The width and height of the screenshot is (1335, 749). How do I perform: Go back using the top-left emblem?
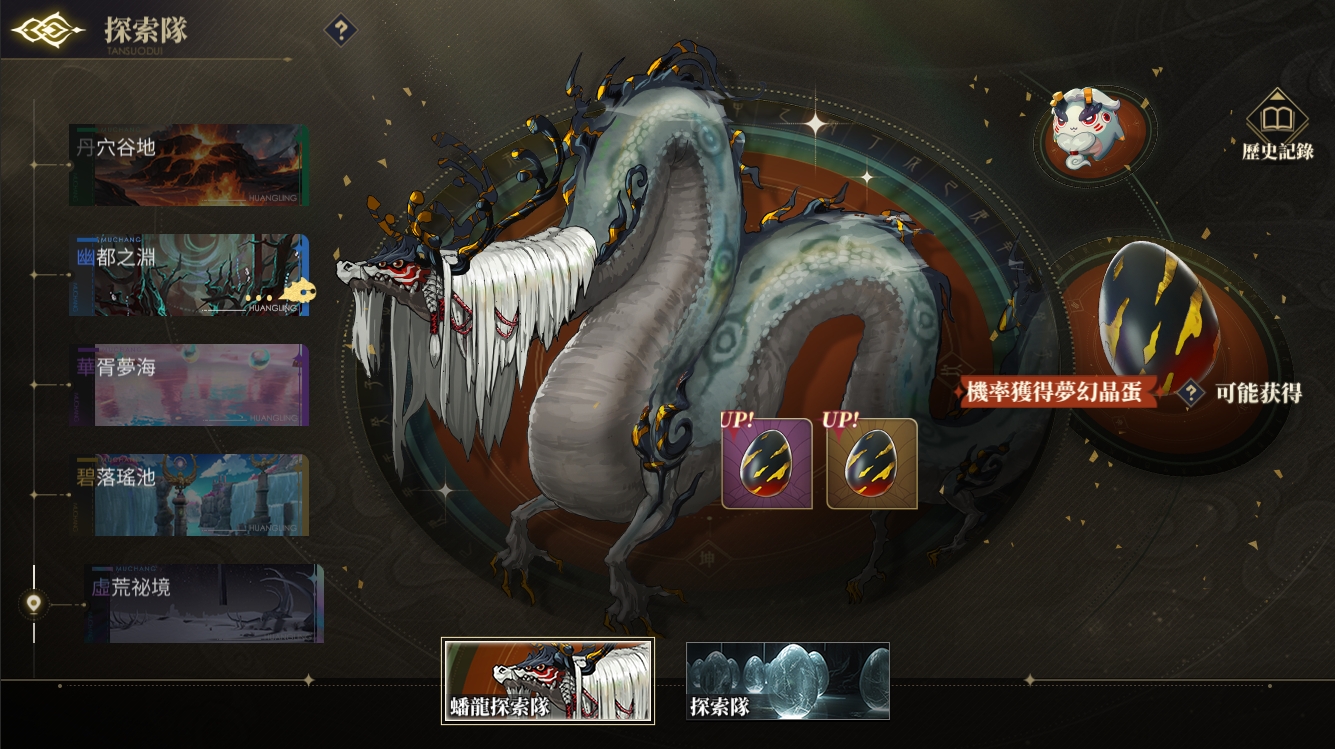click(x=48, y=30)
